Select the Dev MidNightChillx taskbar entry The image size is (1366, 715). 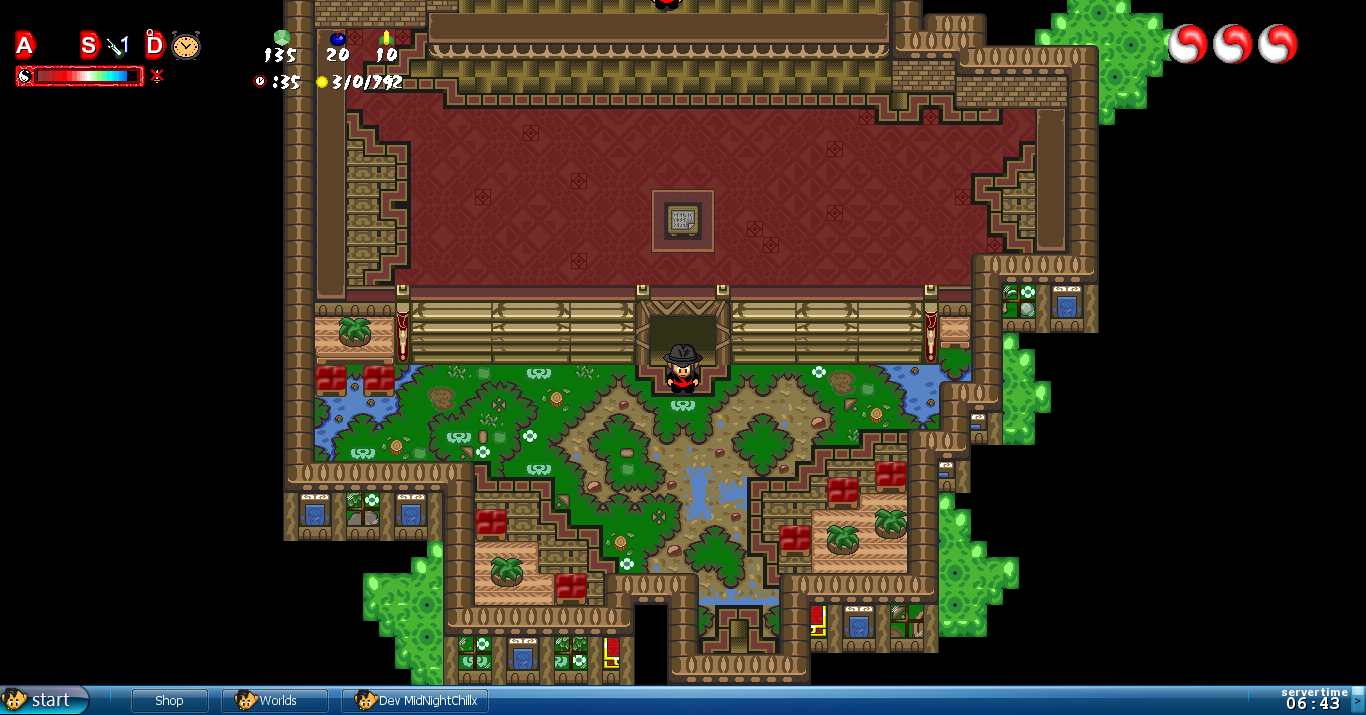(x=415, y=701)
